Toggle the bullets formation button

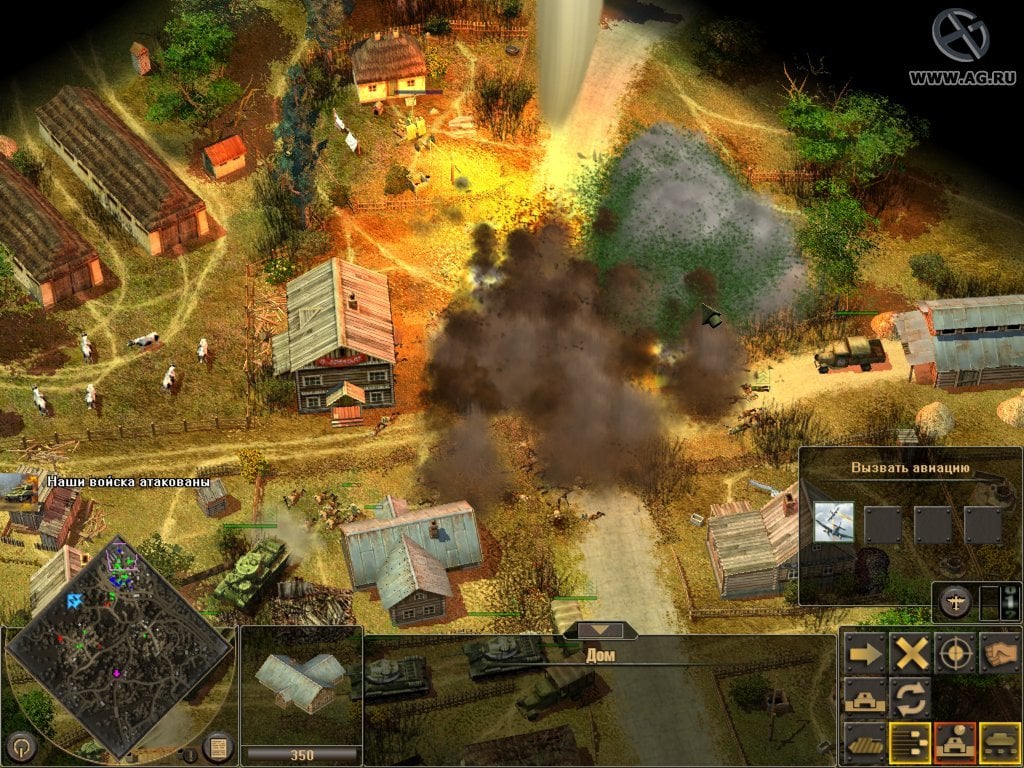tap(911, 742)
